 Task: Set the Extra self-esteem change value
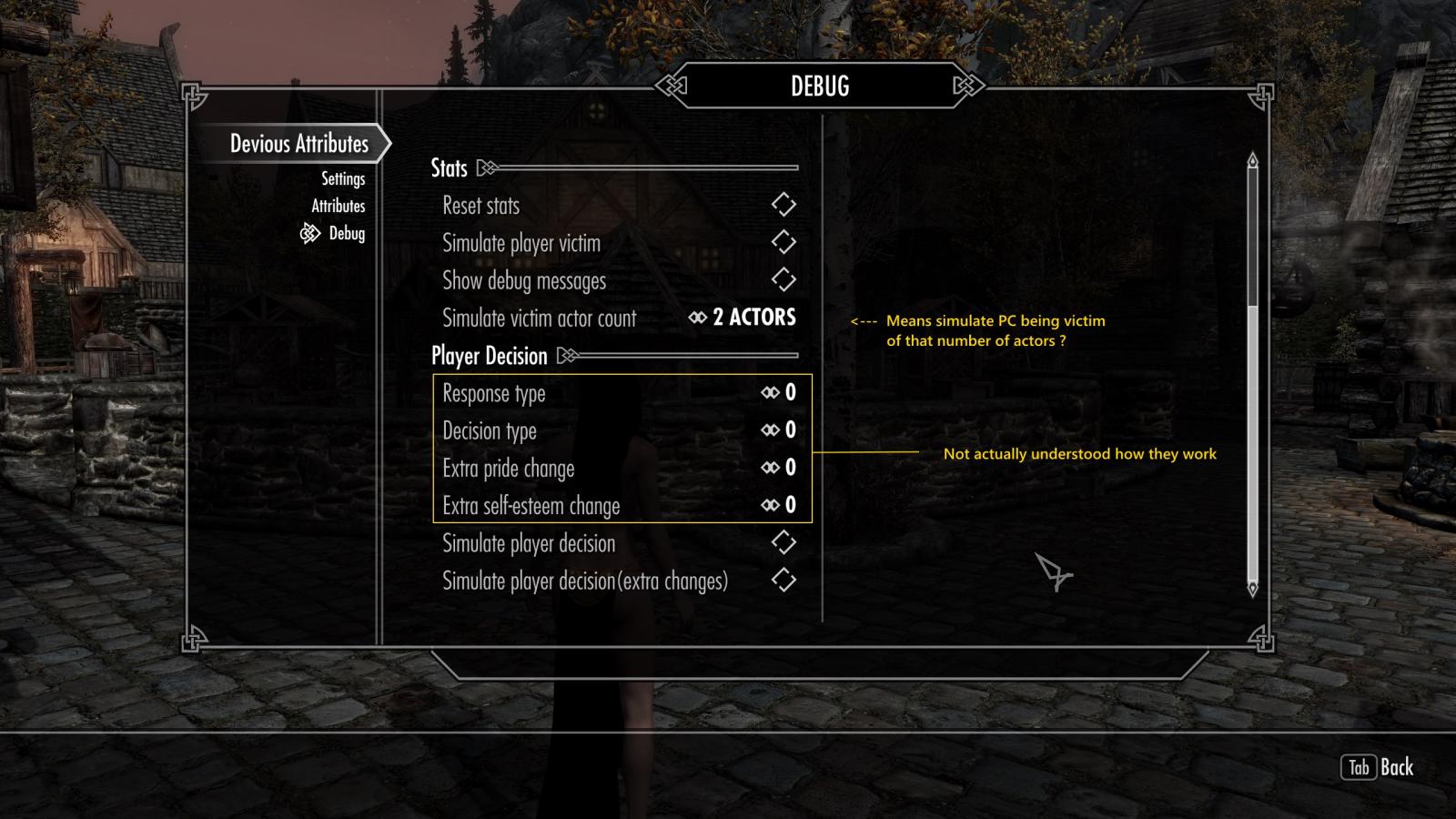point(779,505)
